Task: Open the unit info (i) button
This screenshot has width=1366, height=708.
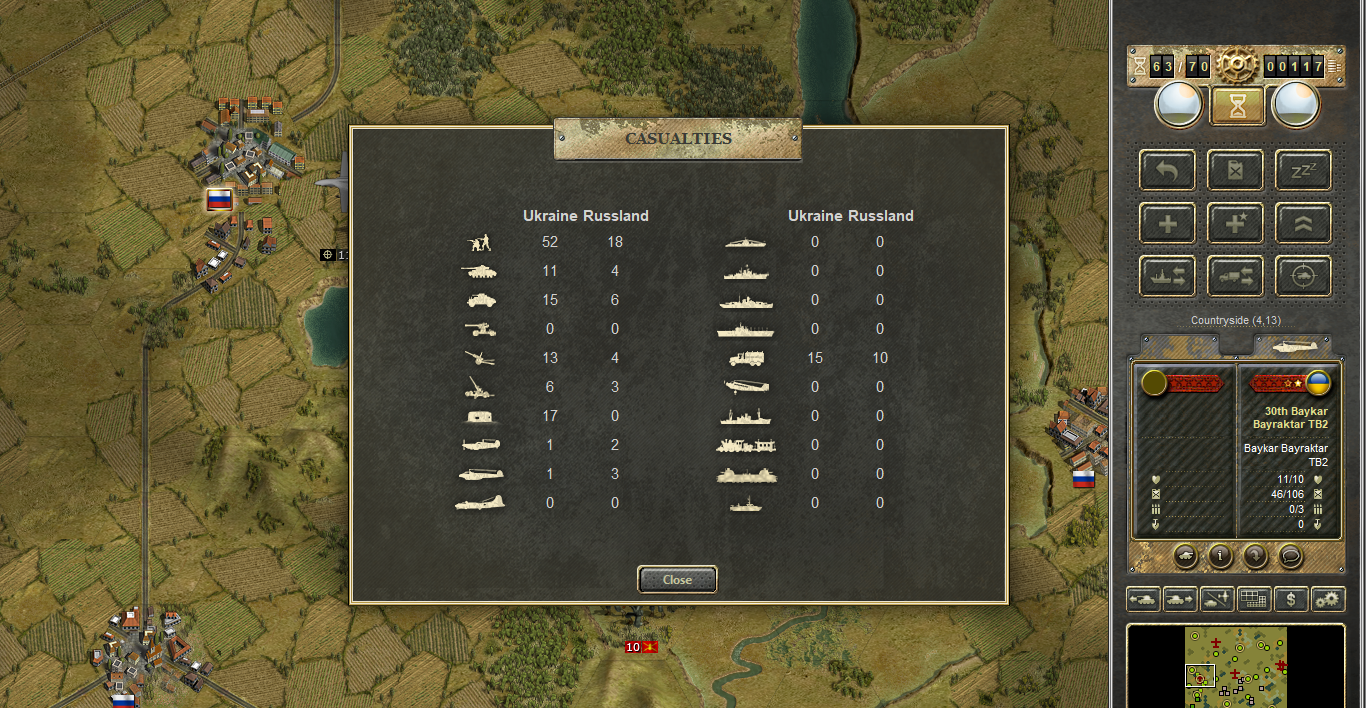Action: (x=1219, y=555)
